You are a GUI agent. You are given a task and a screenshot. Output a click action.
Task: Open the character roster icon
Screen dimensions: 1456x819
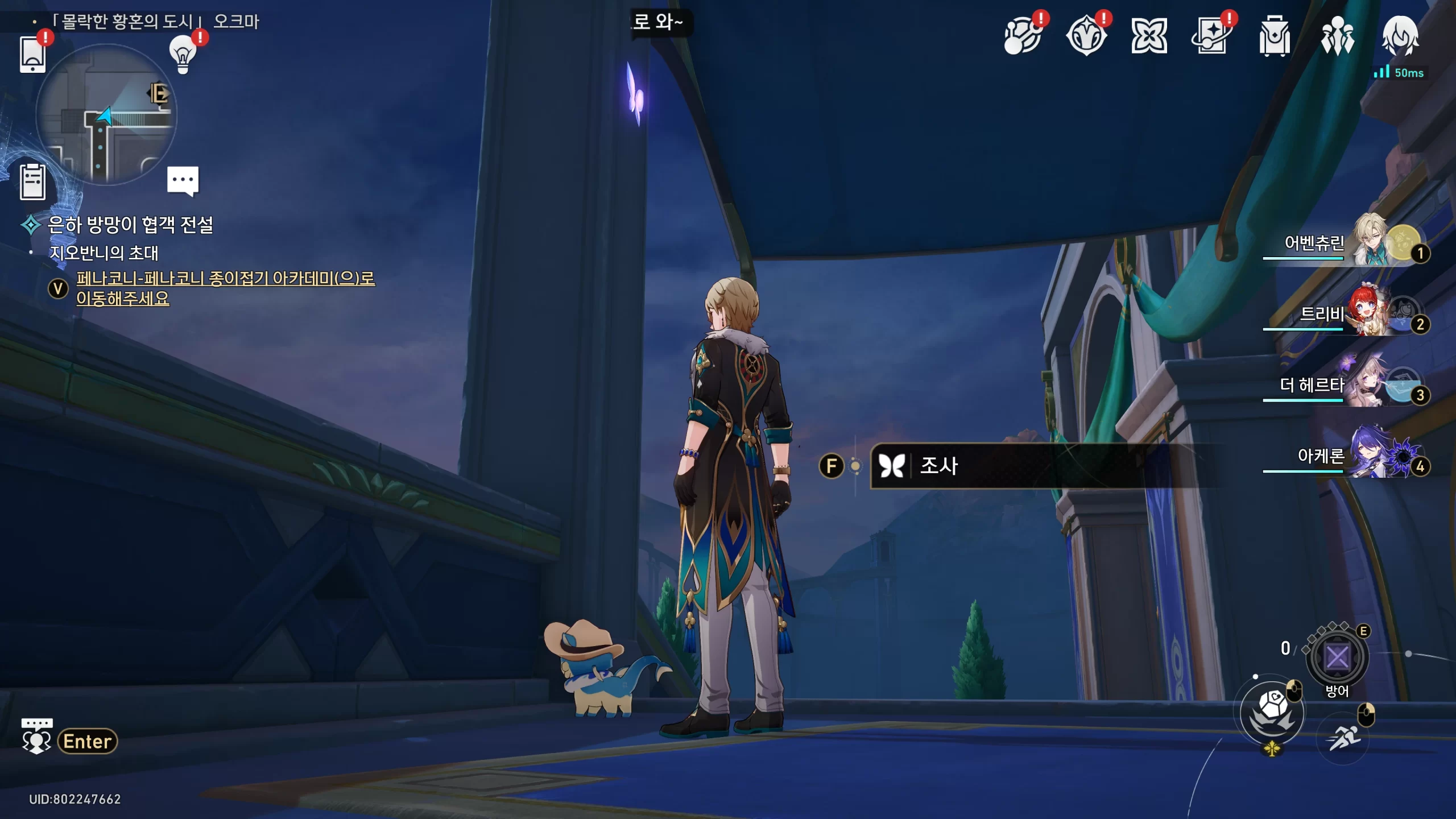pyautogui.click(x=1337, y=36)
